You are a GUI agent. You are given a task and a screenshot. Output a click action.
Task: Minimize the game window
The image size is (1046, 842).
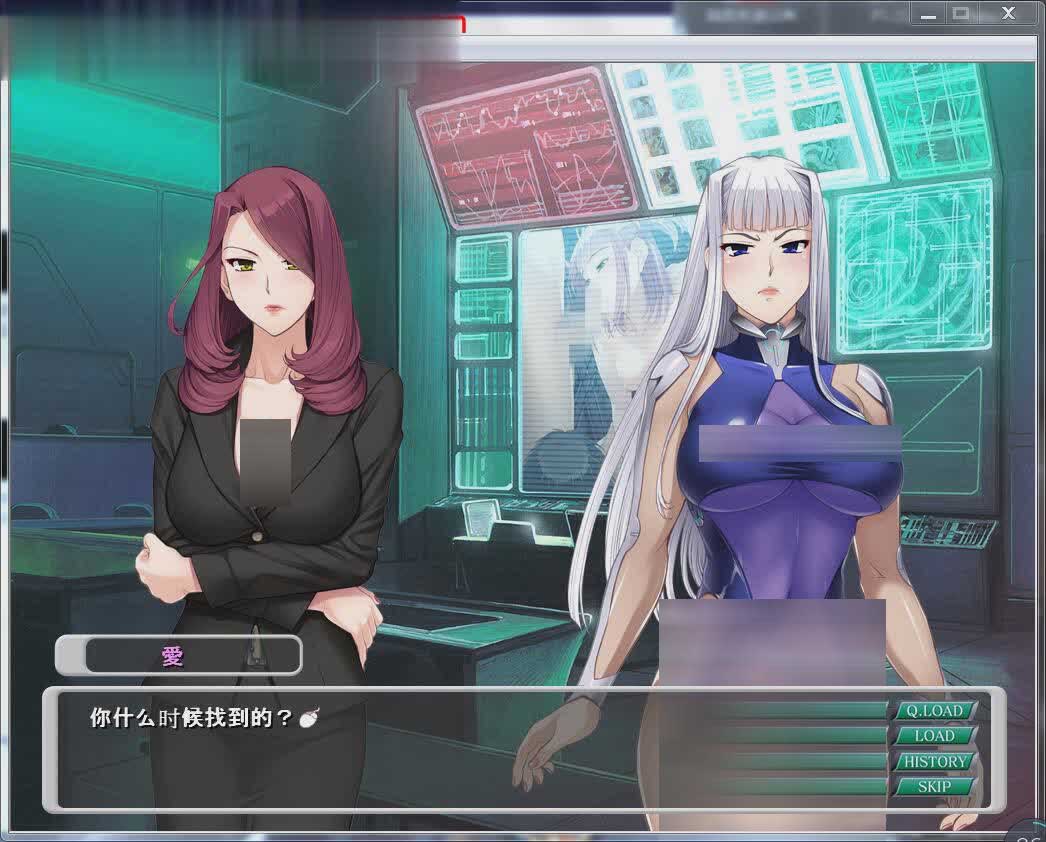(x=927, y=13)
